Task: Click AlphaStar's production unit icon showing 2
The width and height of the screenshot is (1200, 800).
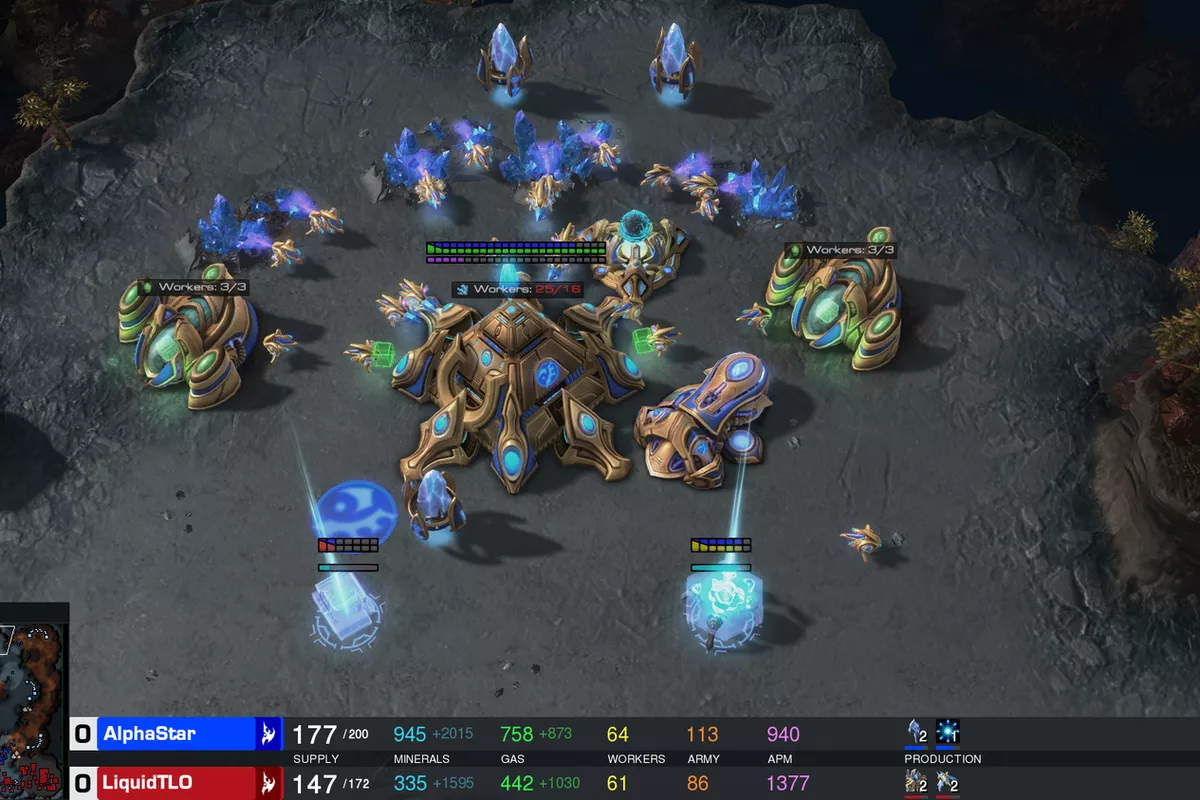Action: (915, 733)
